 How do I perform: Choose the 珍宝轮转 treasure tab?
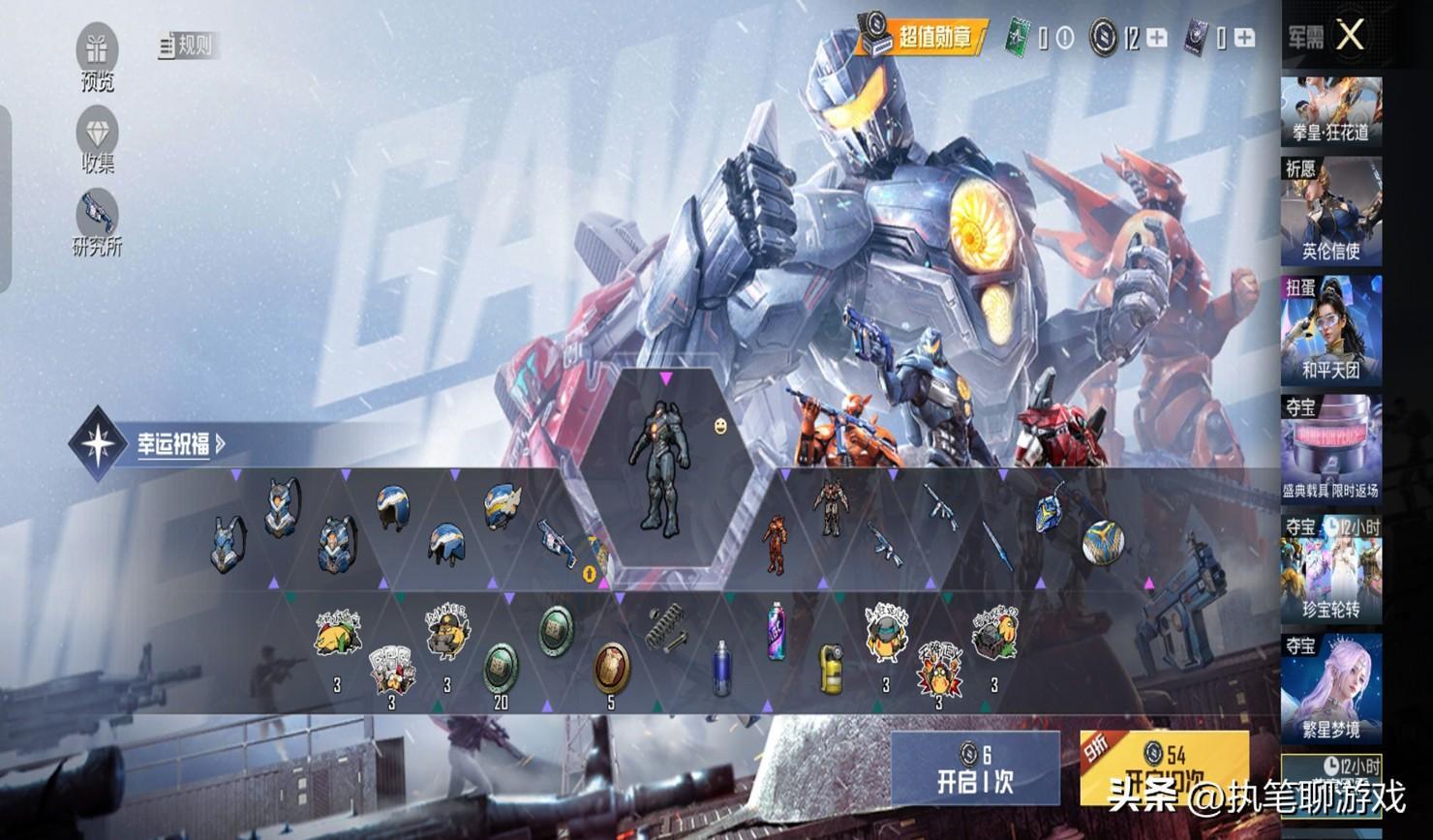(x=1331, y=569)
